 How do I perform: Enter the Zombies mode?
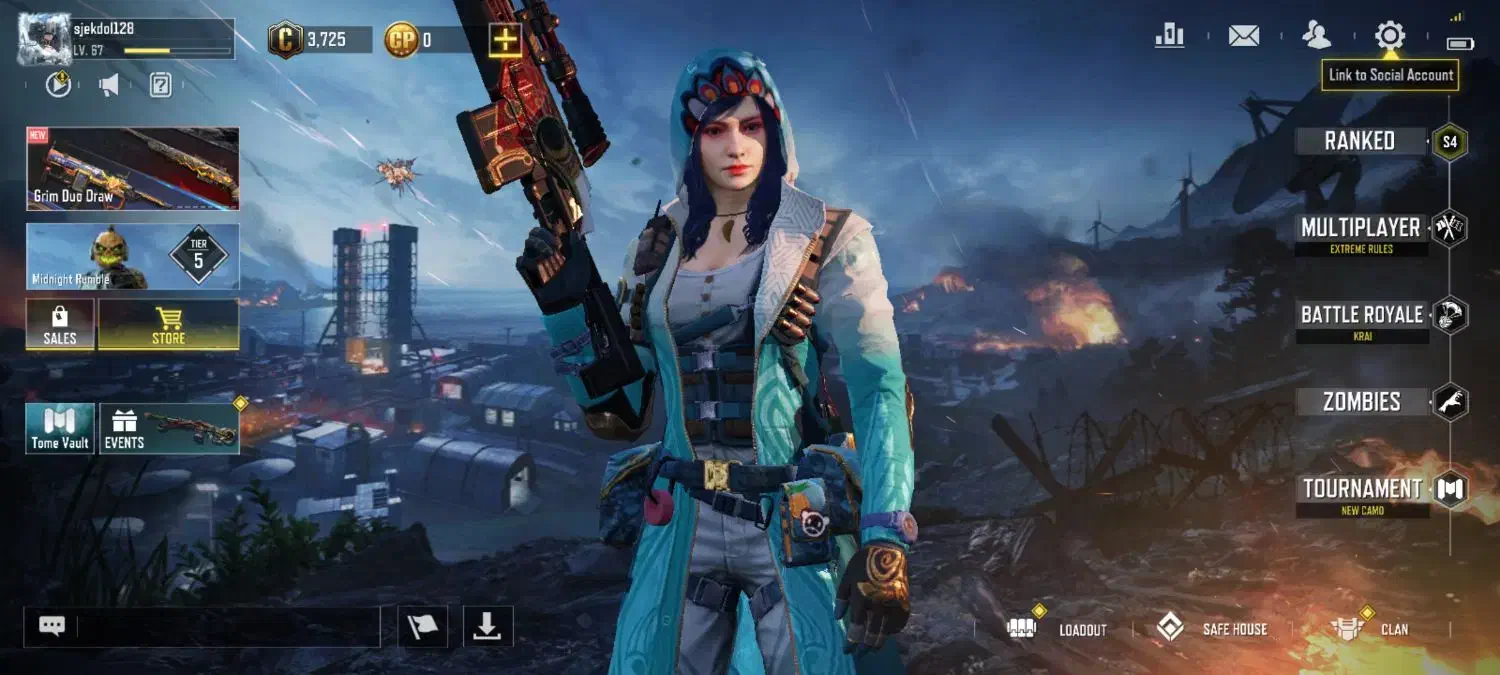tap(1361, 402)
